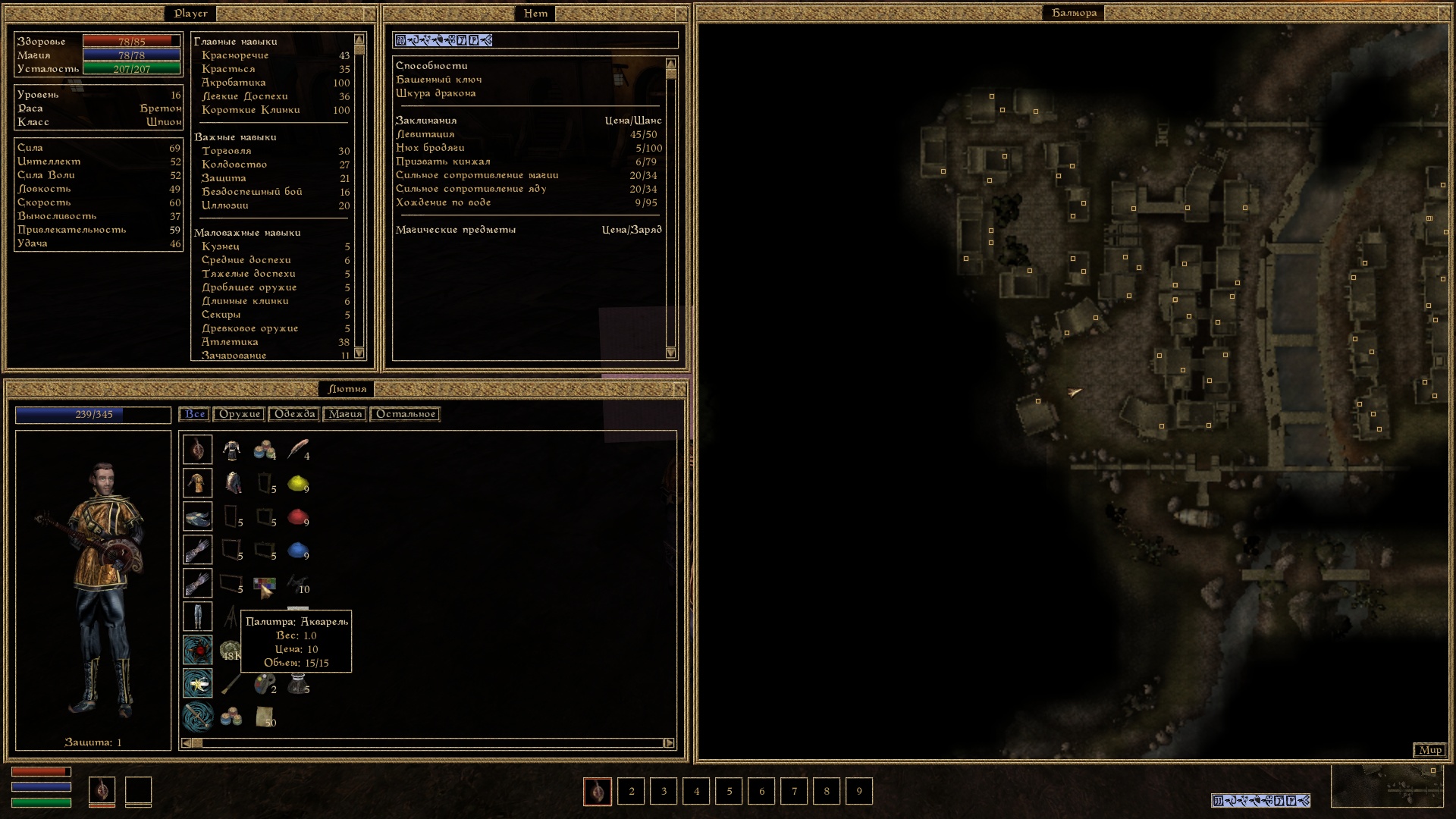Open the Остальное inventory filter
The height and width of the screenshot is (819, 1456).
coord(406,414)
